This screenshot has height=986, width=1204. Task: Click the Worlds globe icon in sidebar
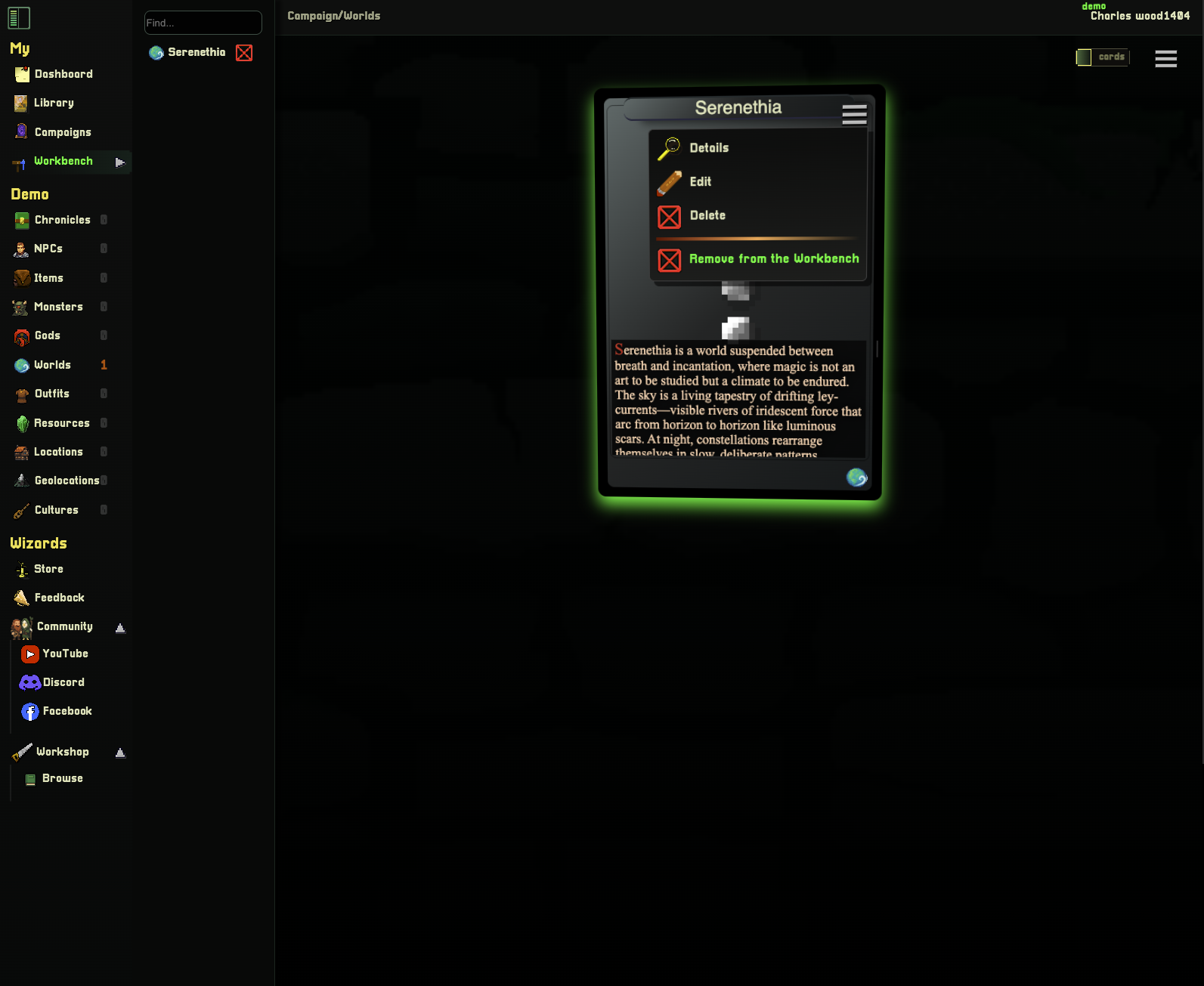click(21, 365)
